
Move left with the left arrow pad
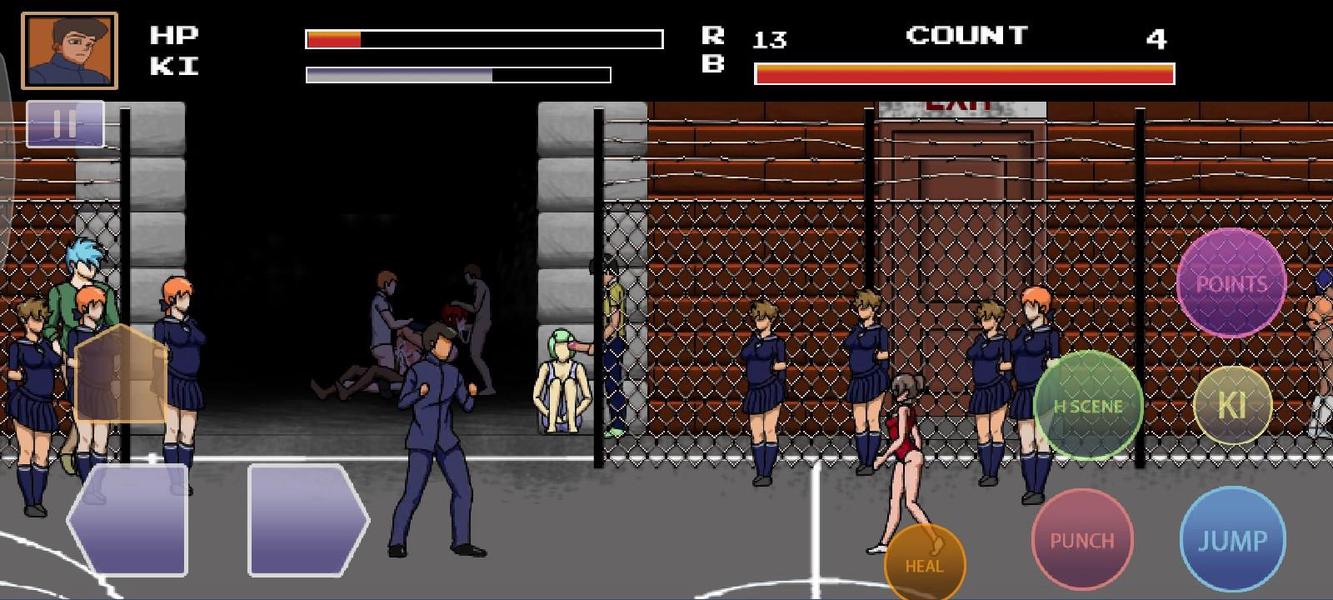click(x=128, y=520)
